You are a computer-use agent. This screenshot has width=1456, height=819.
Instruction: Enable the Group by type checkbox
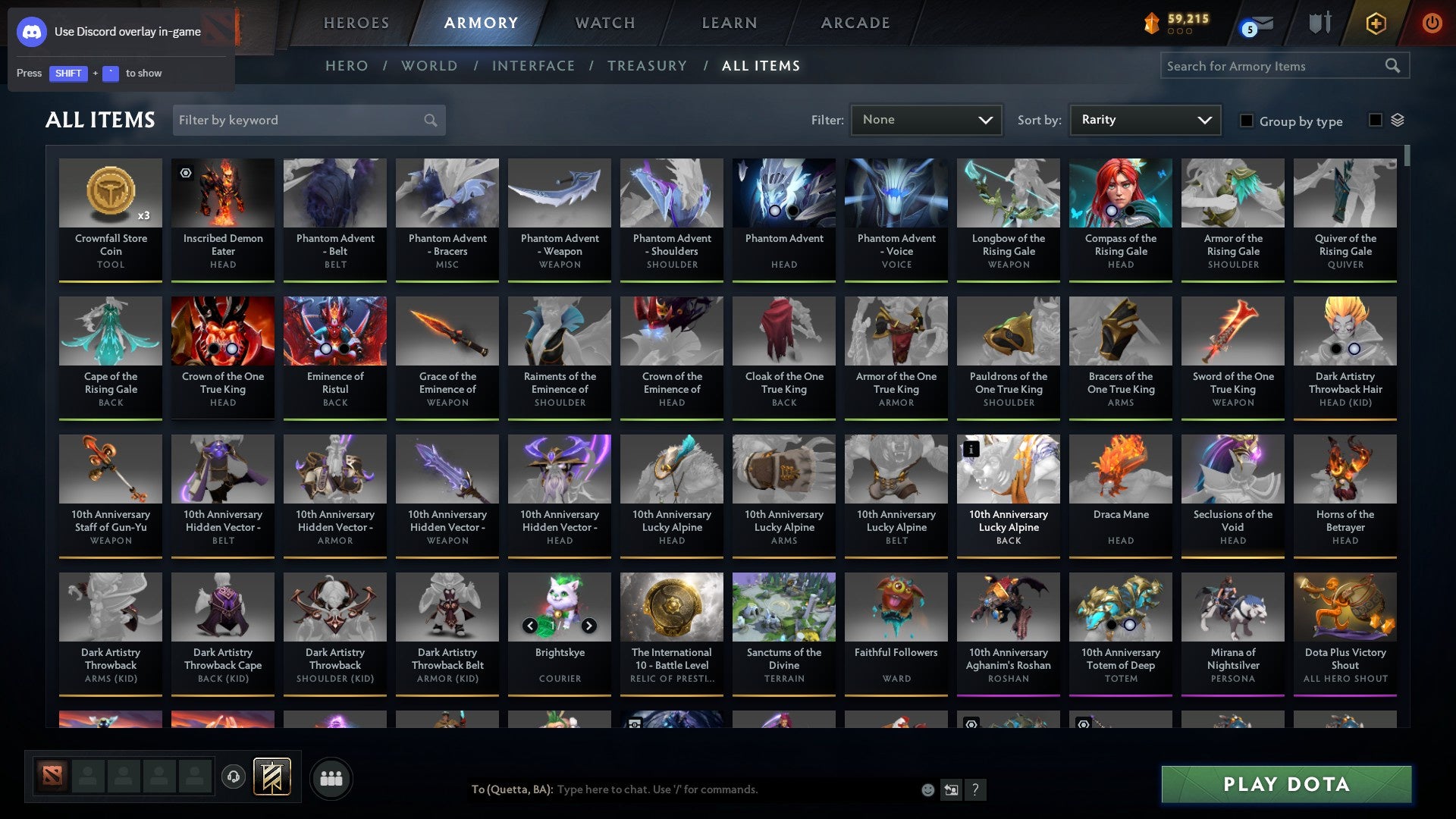tap(1247, 121)
